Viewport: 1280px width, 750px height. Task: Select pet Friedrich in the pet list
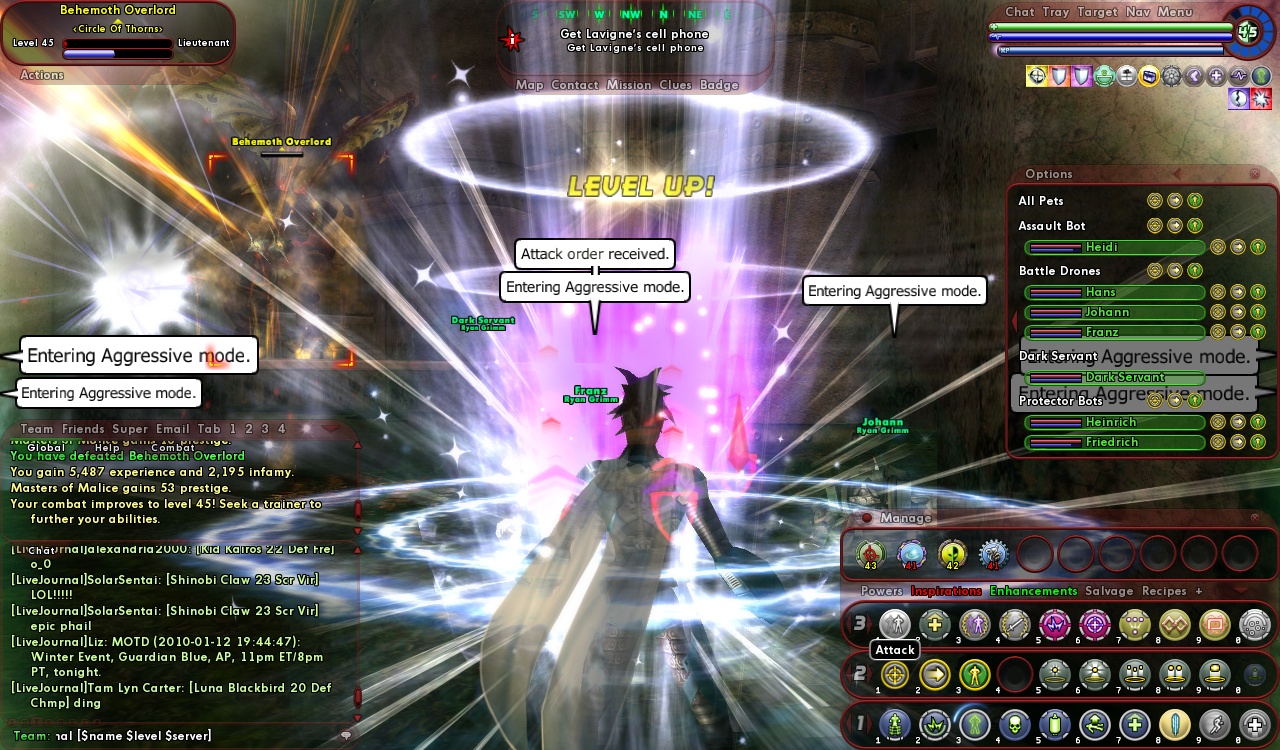[1114, 442]
